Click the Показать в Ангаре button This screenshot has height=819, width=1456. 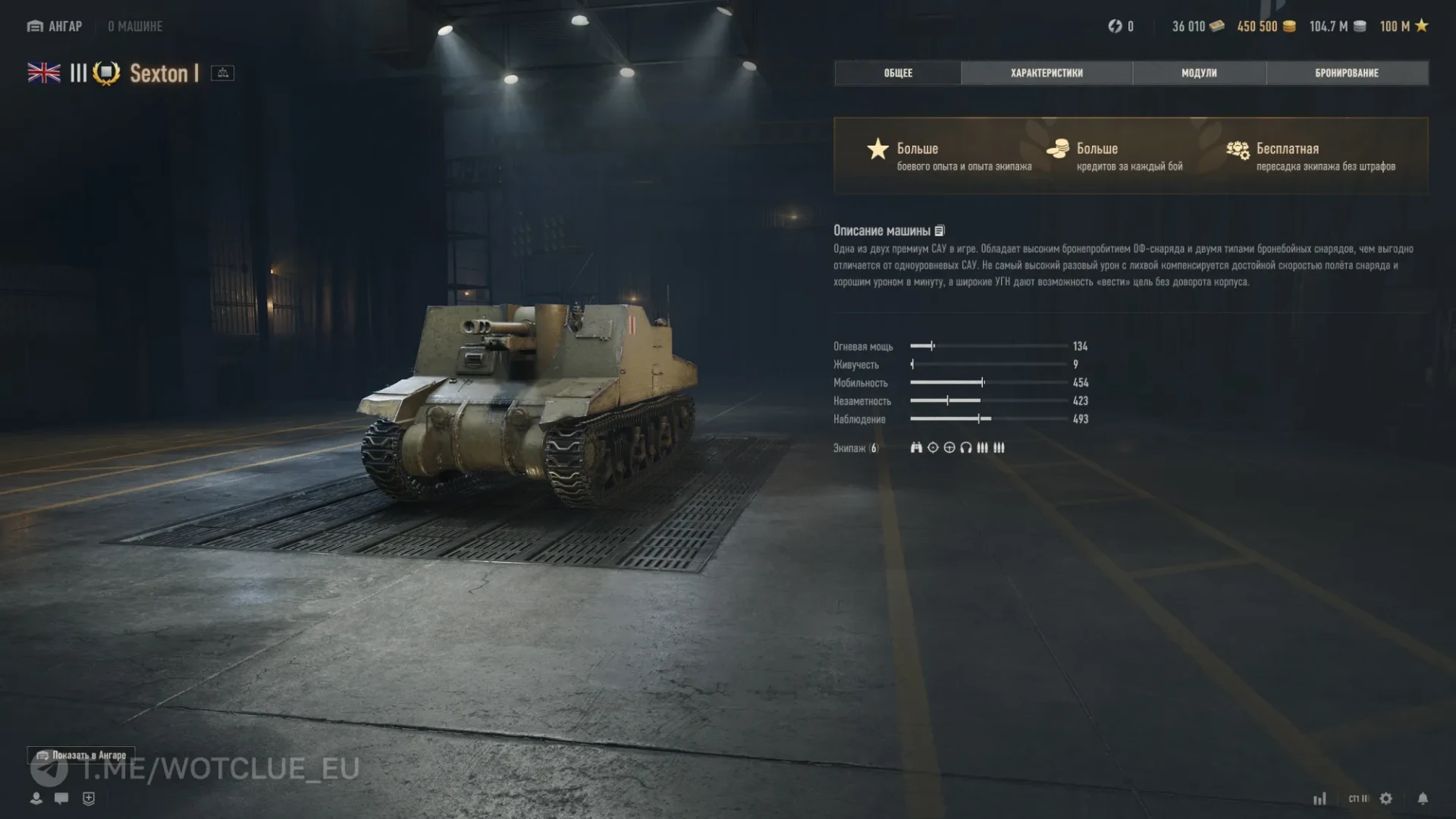[x=82, y=755]
